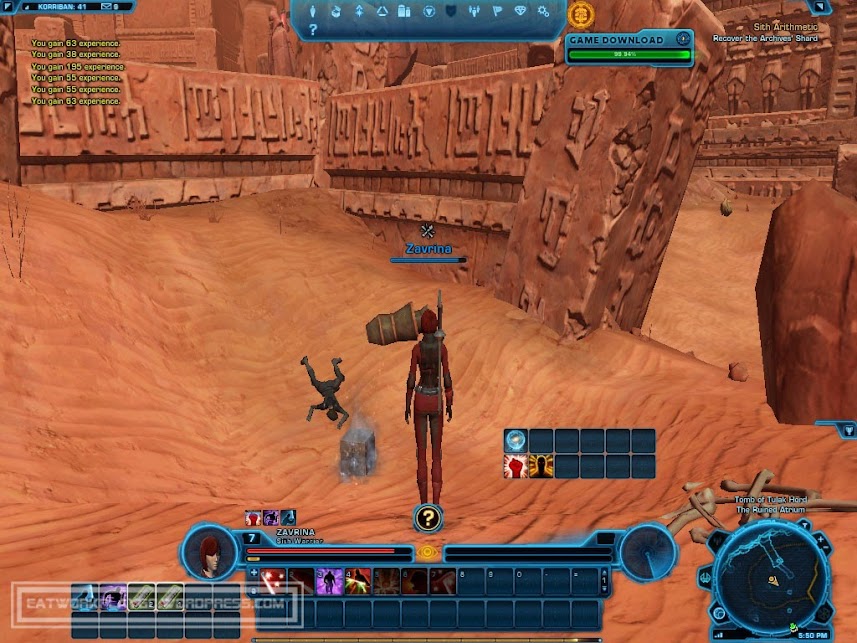Click Zavrina's character portrait

(x=209, y=553)
